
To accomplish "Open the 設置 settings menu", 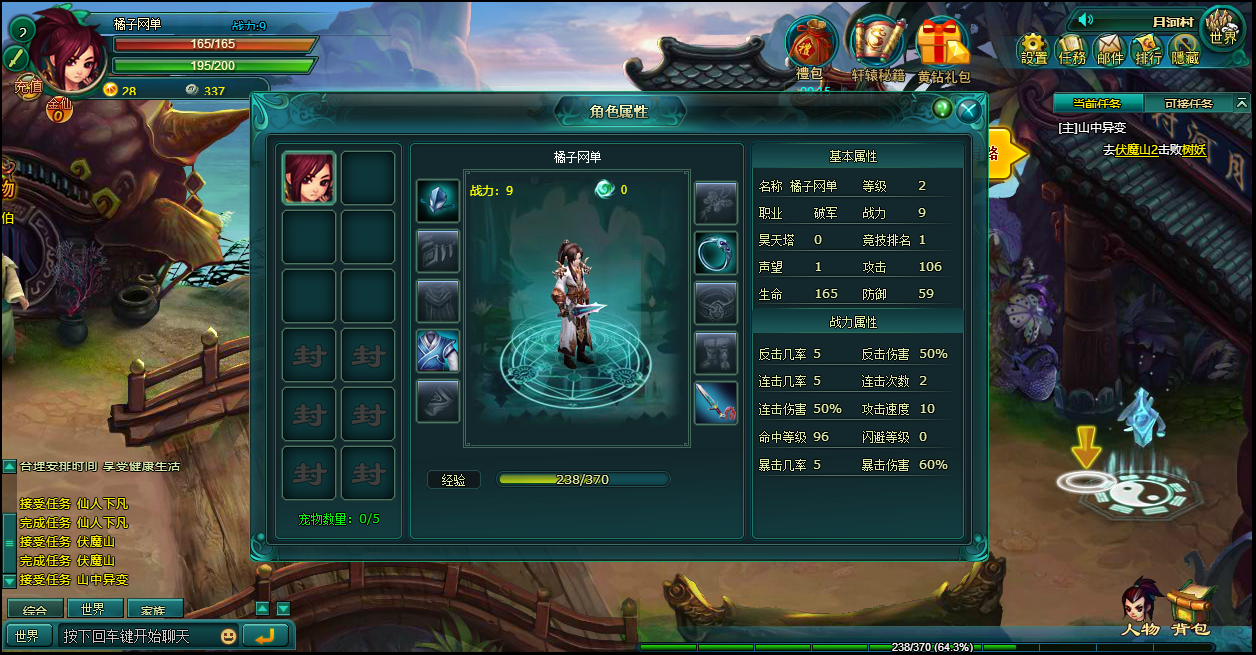I will click(1034, 49).
